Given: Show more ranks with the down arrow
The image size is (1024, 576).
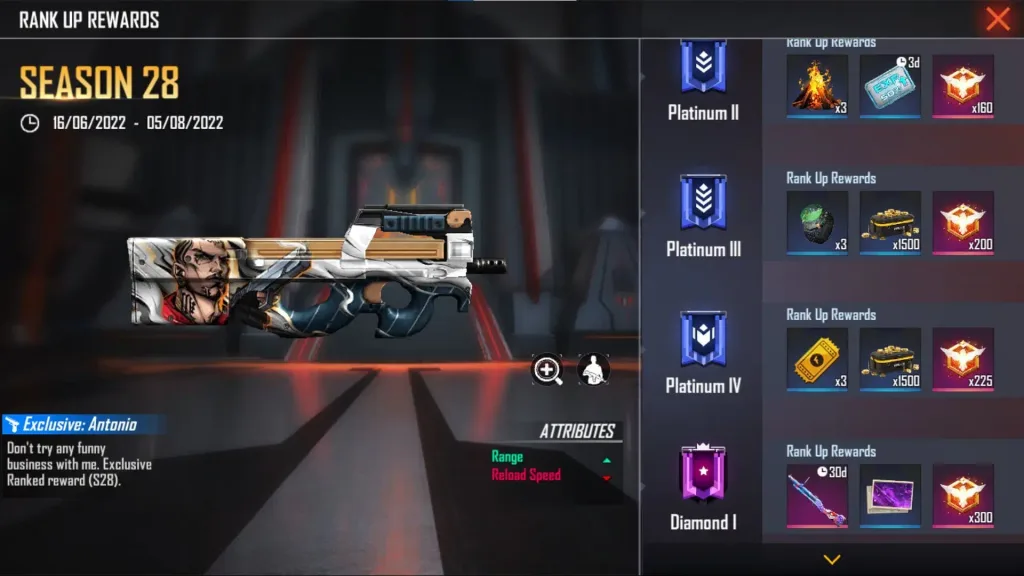Looking at the screenshot, I should pyautogui.click(x=832, y=559).
